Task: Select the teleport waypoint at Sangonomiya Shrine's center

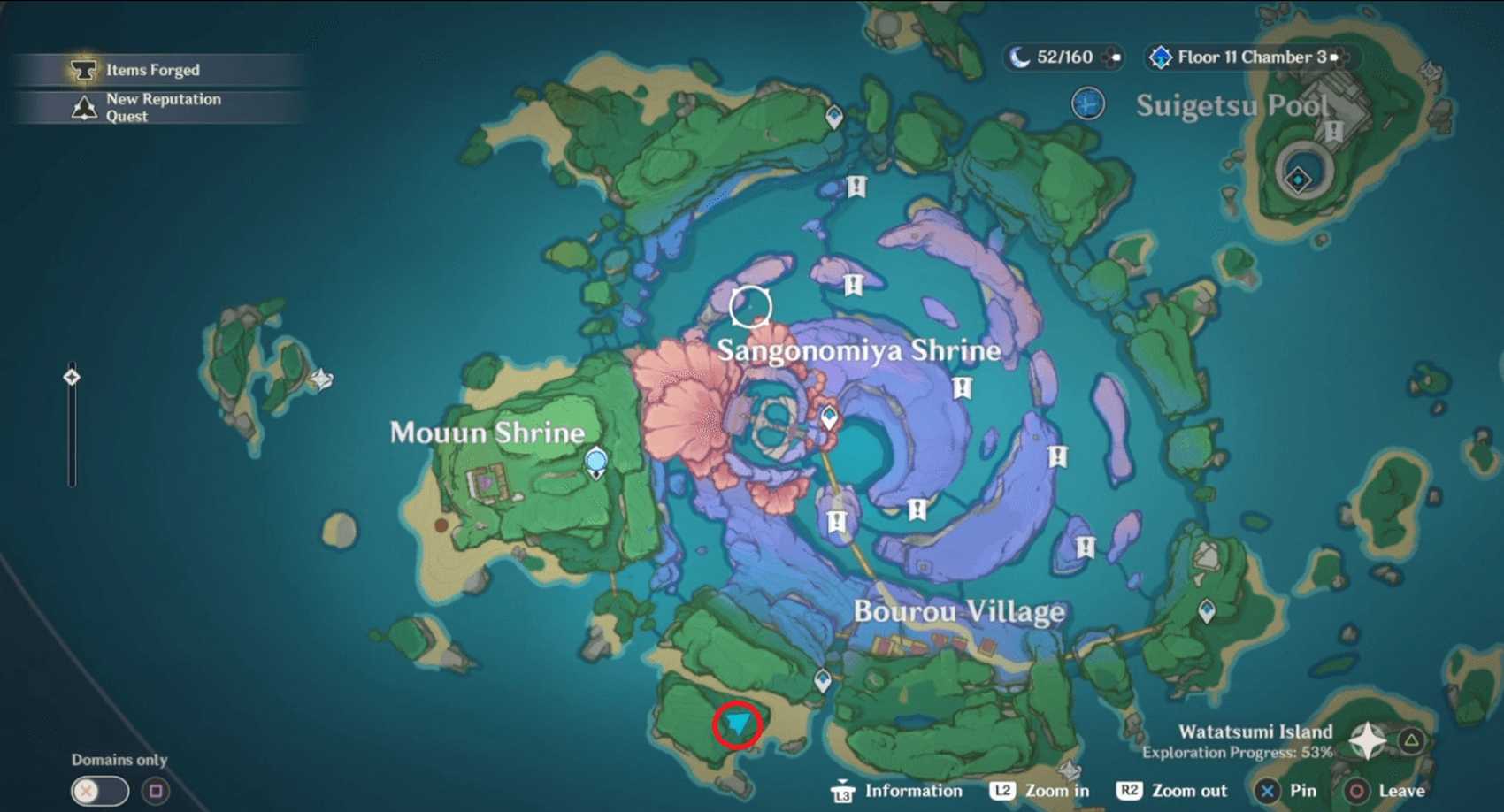Action: [x=829, y=417]
